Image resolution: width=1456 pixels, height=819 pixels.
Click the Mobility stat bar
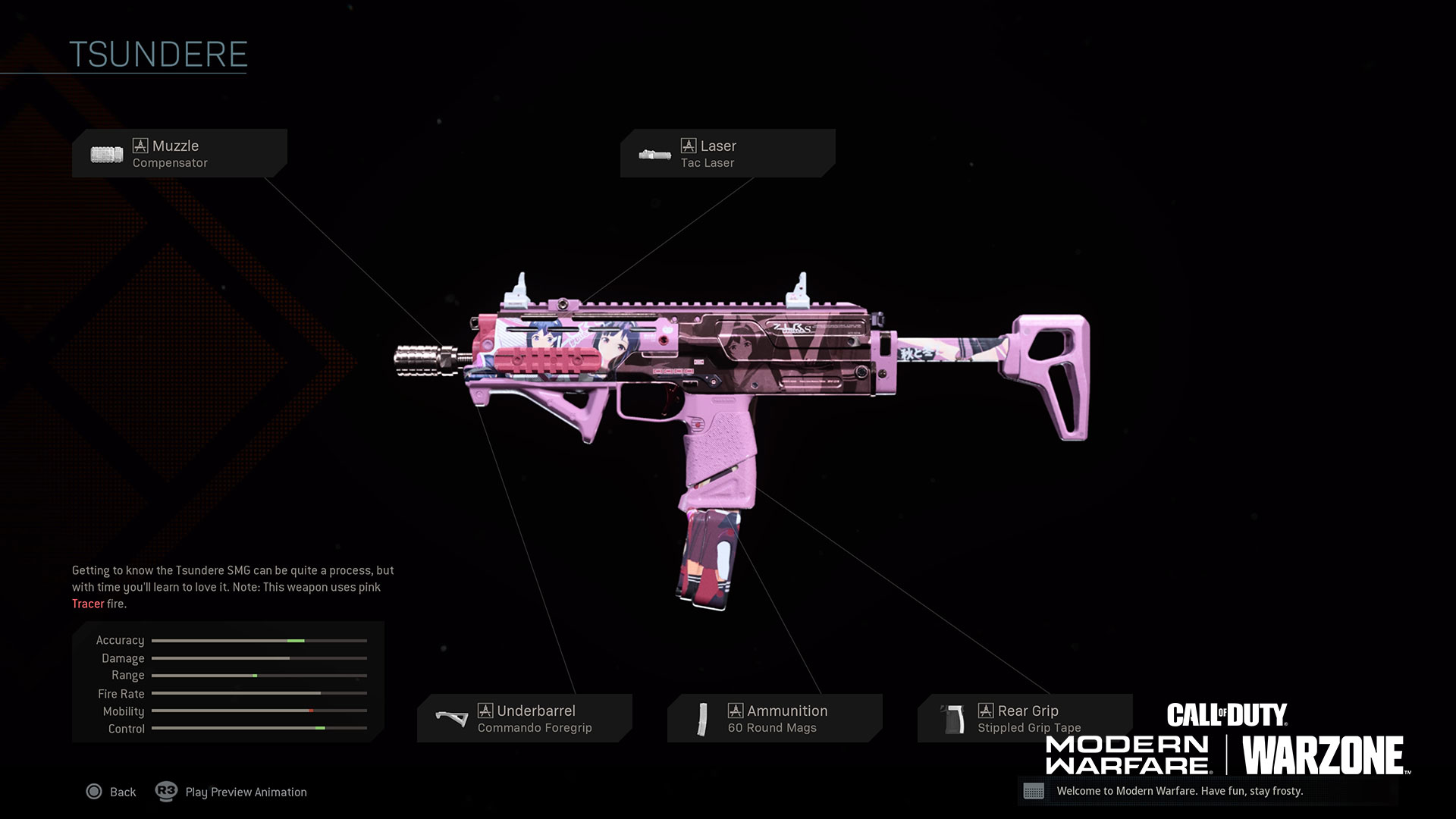point(258,711)
